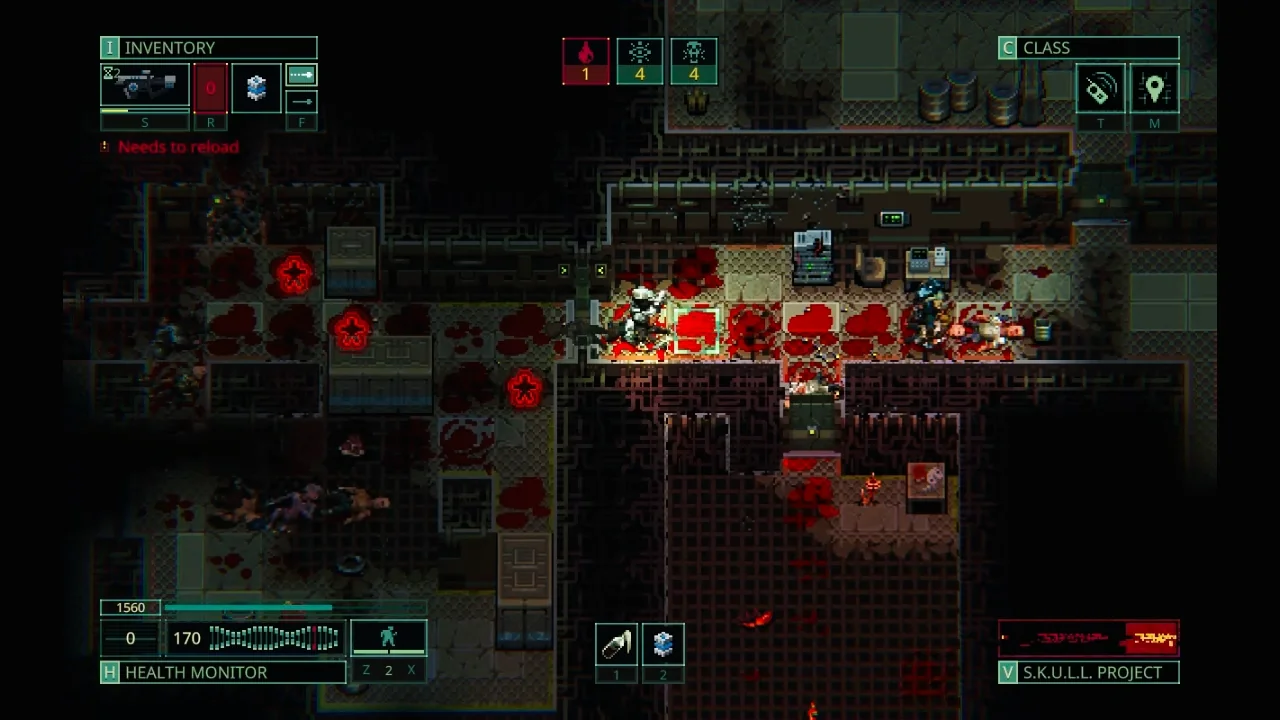Toggle the red R reload slot
Image resolution: width=1280 pixels, height=720 pixels.
coord(210,88)
